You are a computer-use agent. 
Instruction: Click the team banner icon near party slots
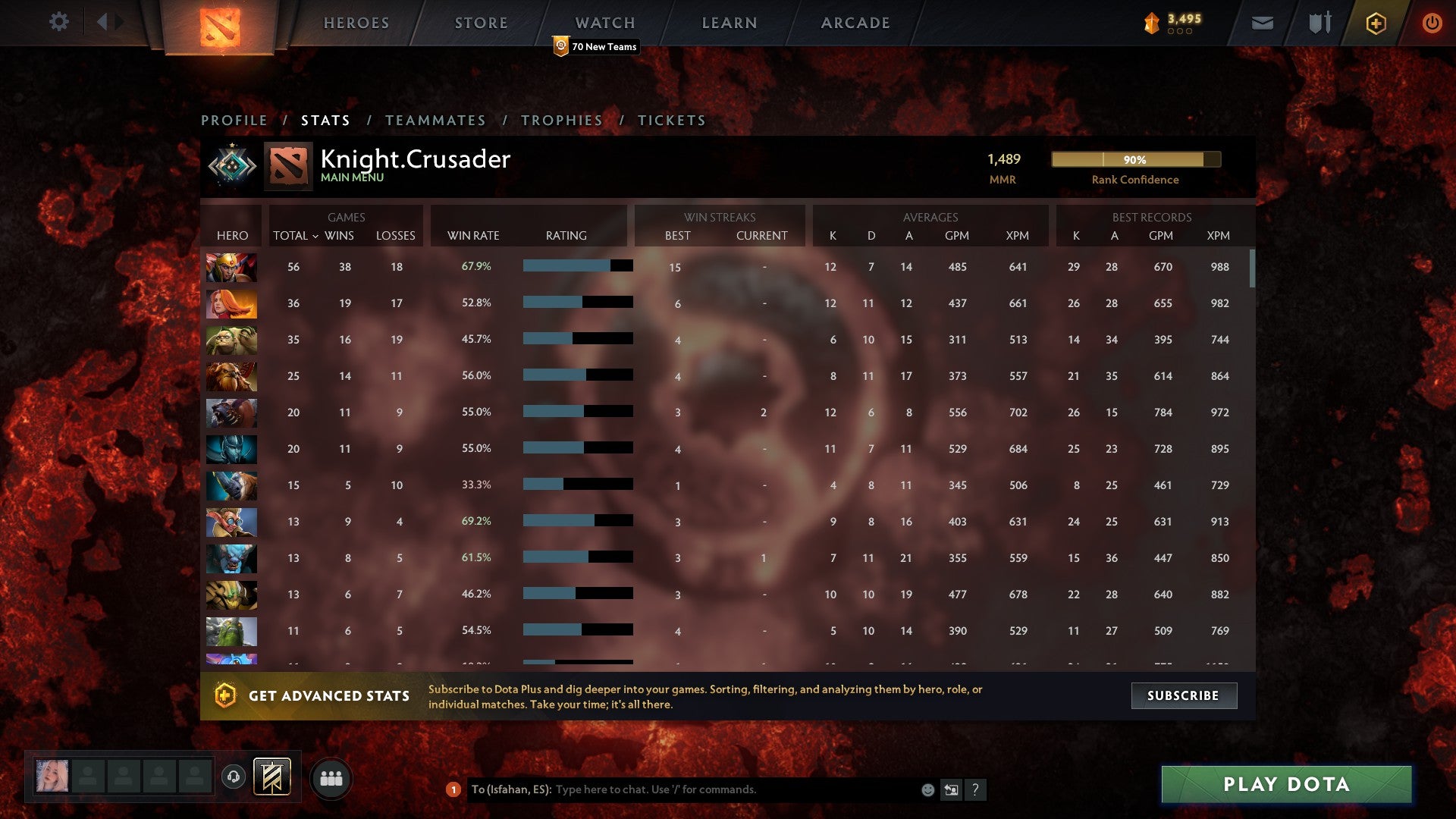click(x=273, y=777)
